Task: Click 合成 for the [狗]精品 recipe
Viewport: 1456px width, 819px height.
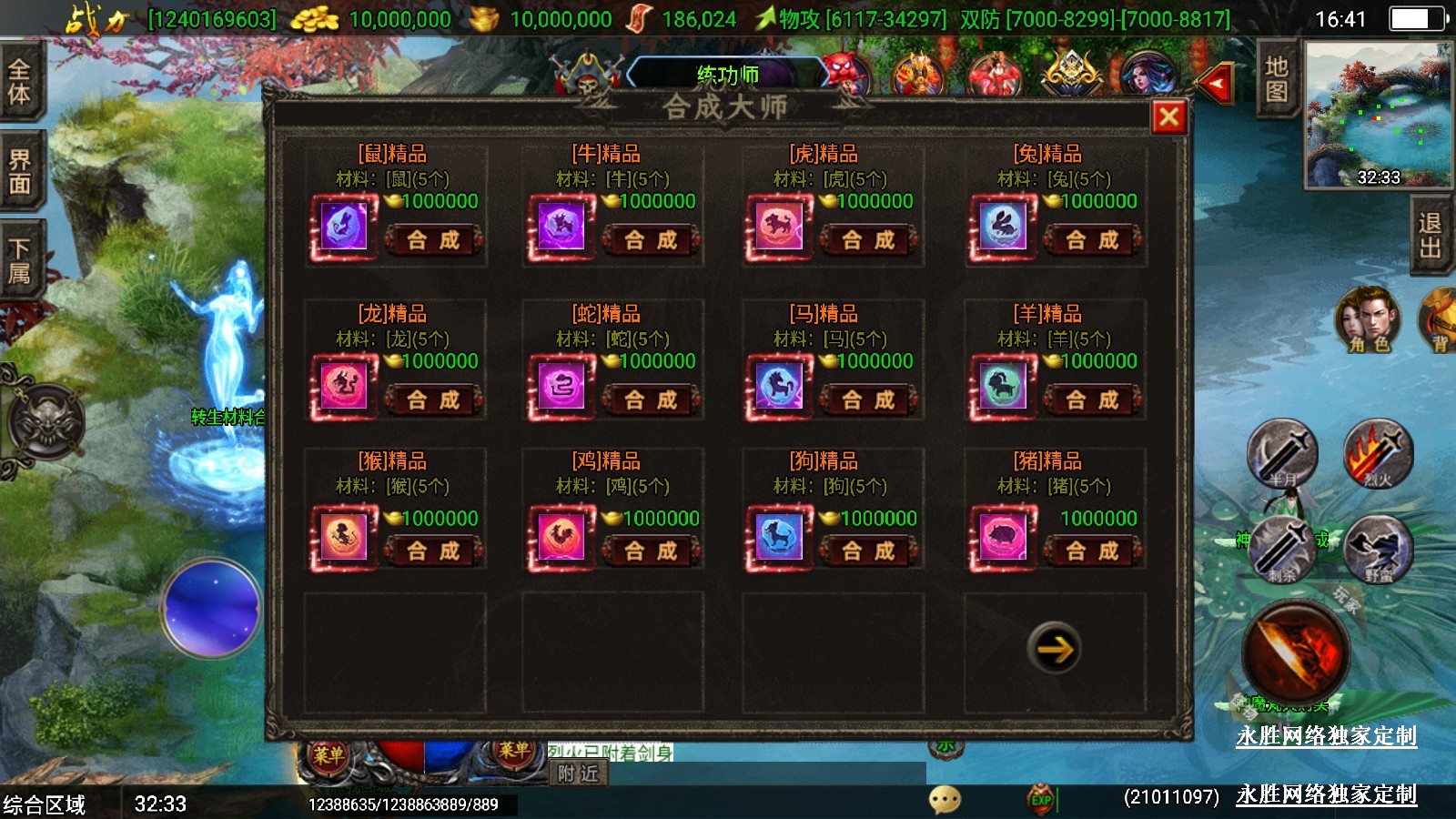Action: 868,551
